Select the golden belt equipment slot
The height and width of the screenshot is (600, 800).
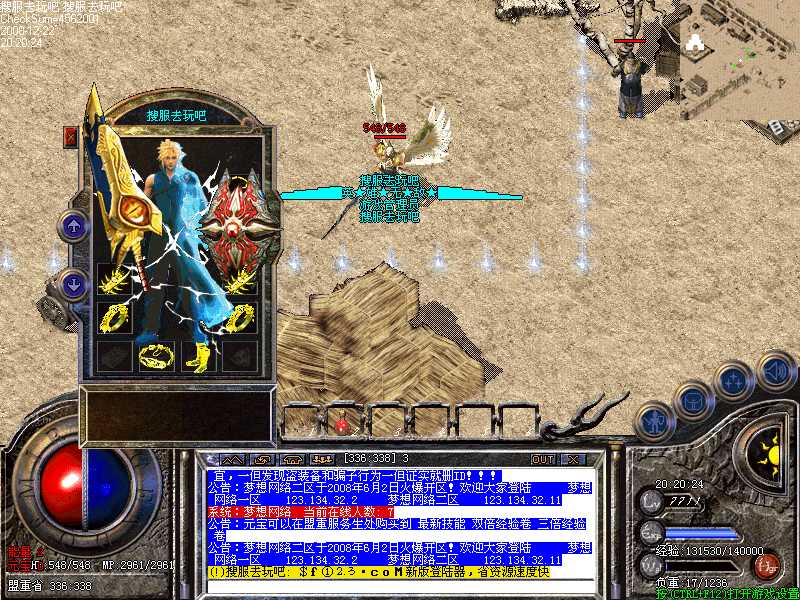point(156,356)
